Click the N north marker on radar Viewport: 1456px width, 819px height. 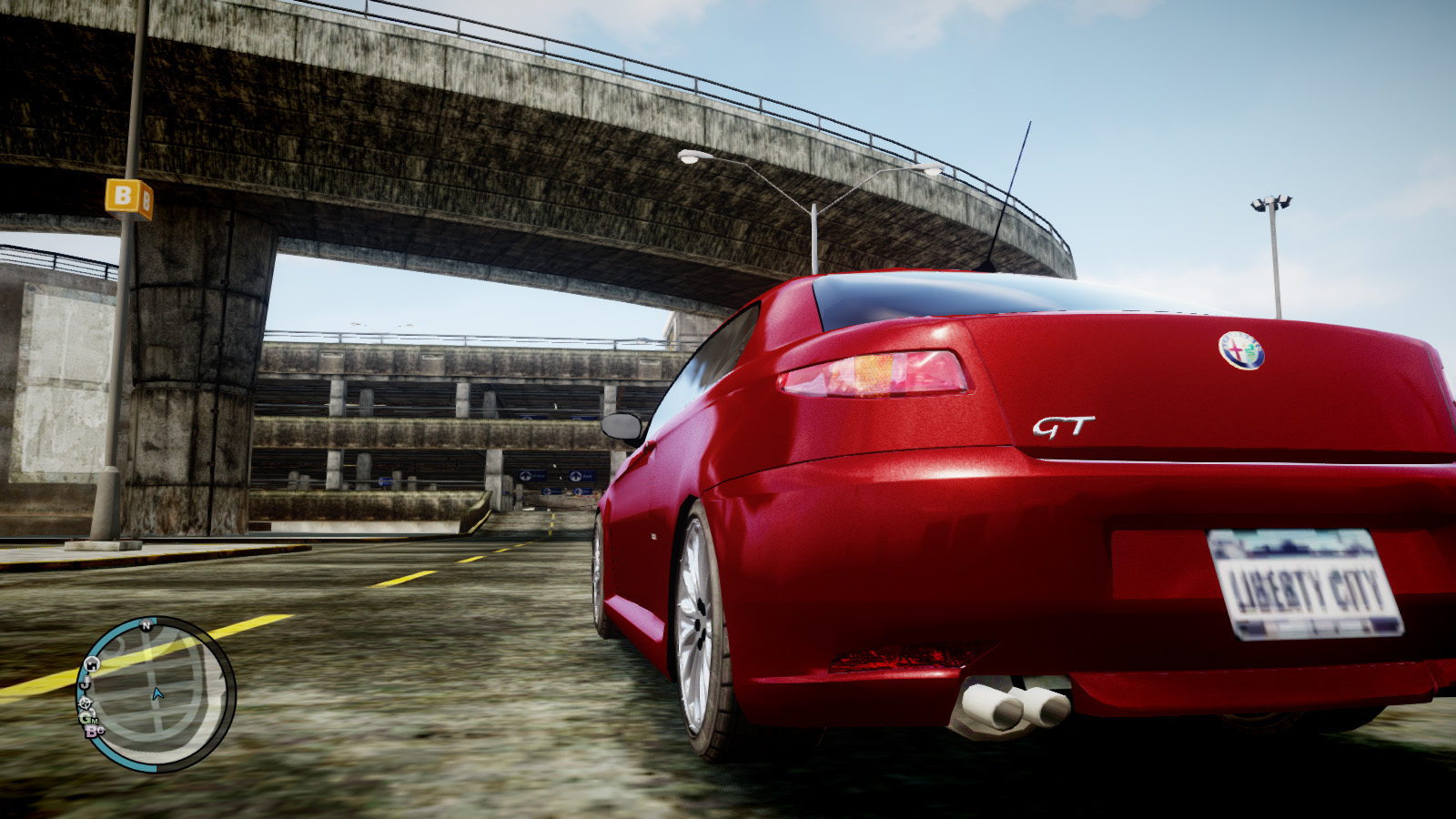point(146,626)
